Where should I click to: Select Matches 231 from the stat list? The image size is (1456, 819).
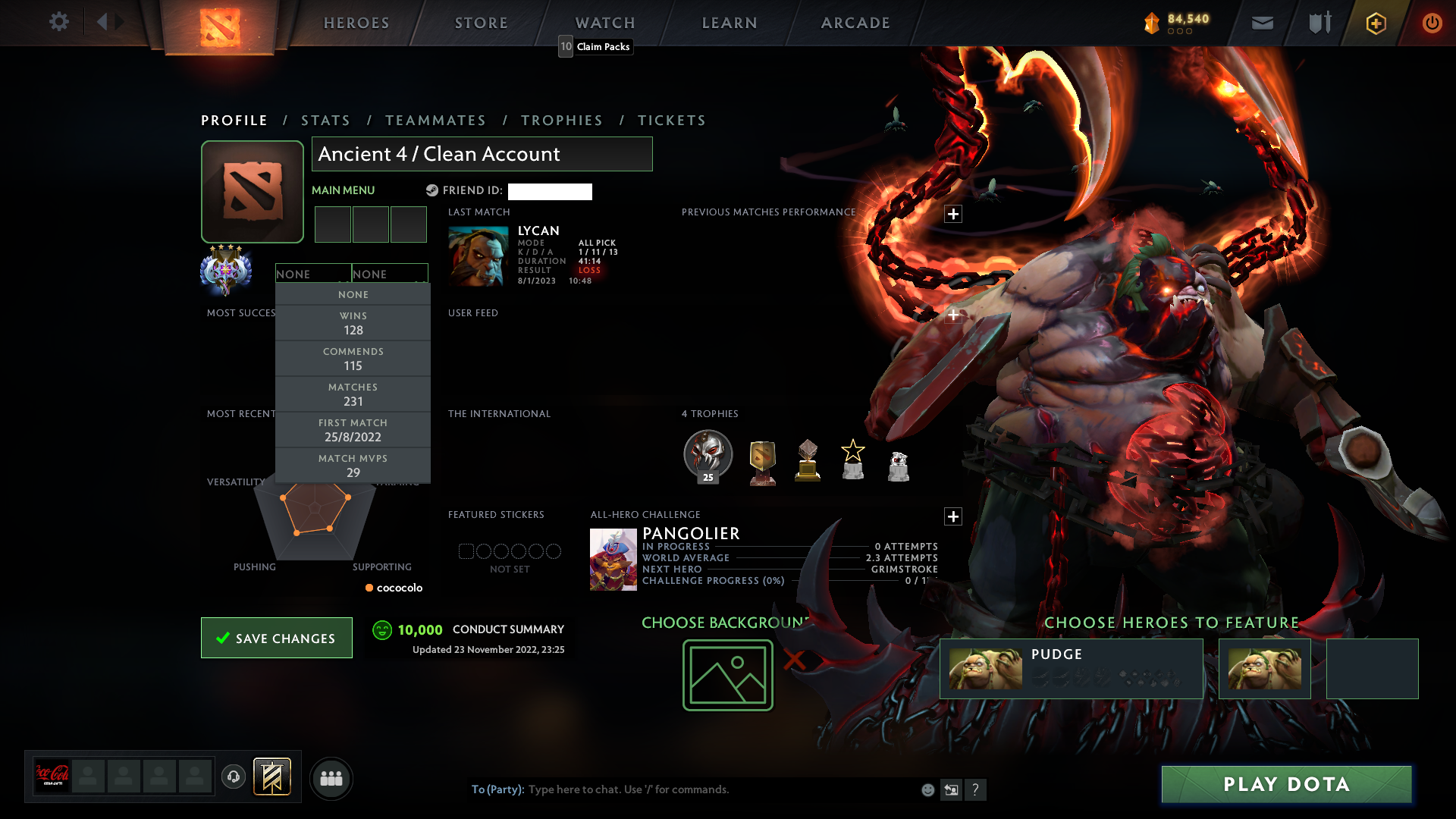point(353,394)
